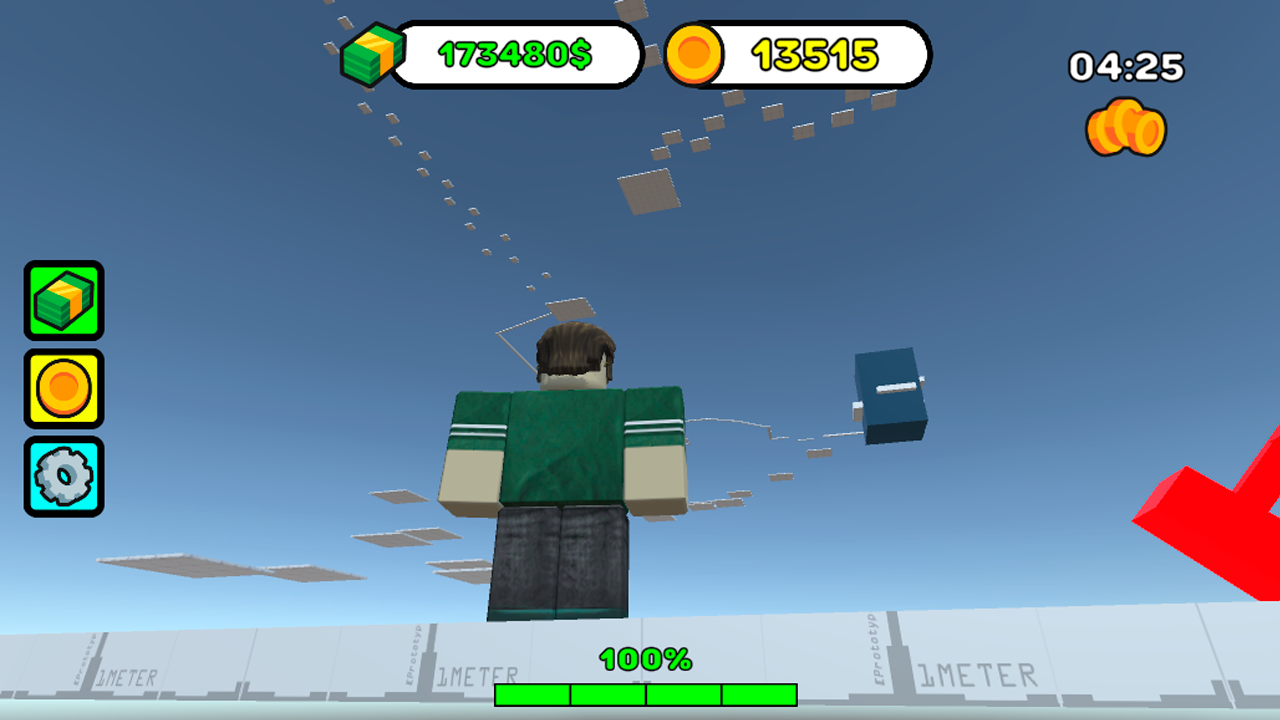Open the gear settings icon
The height and width of the screenshot is (720, 1280).
(x=63, y=473)
